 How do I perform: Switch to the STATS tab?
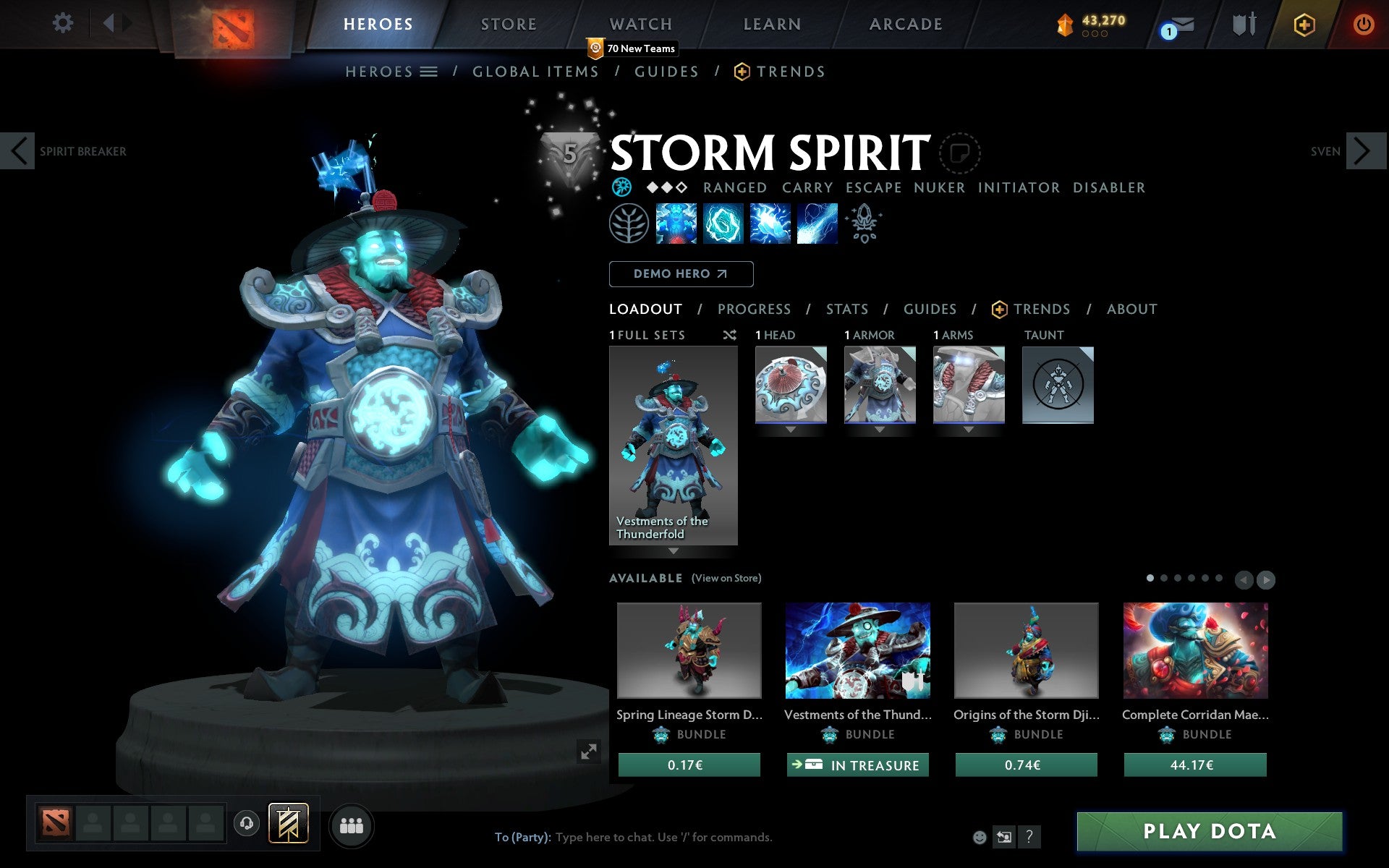pyautogui.click(x=846, y=309)
